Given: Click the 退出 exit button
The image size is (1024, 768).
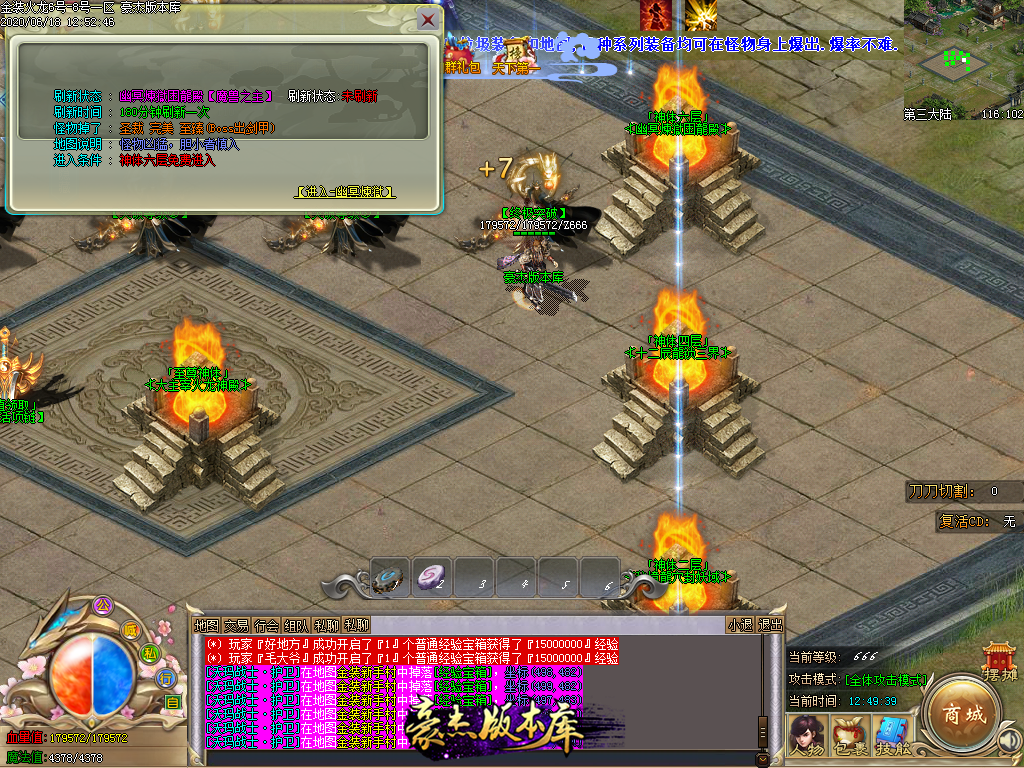Looking at the screenshot, I should coord(770,625).
